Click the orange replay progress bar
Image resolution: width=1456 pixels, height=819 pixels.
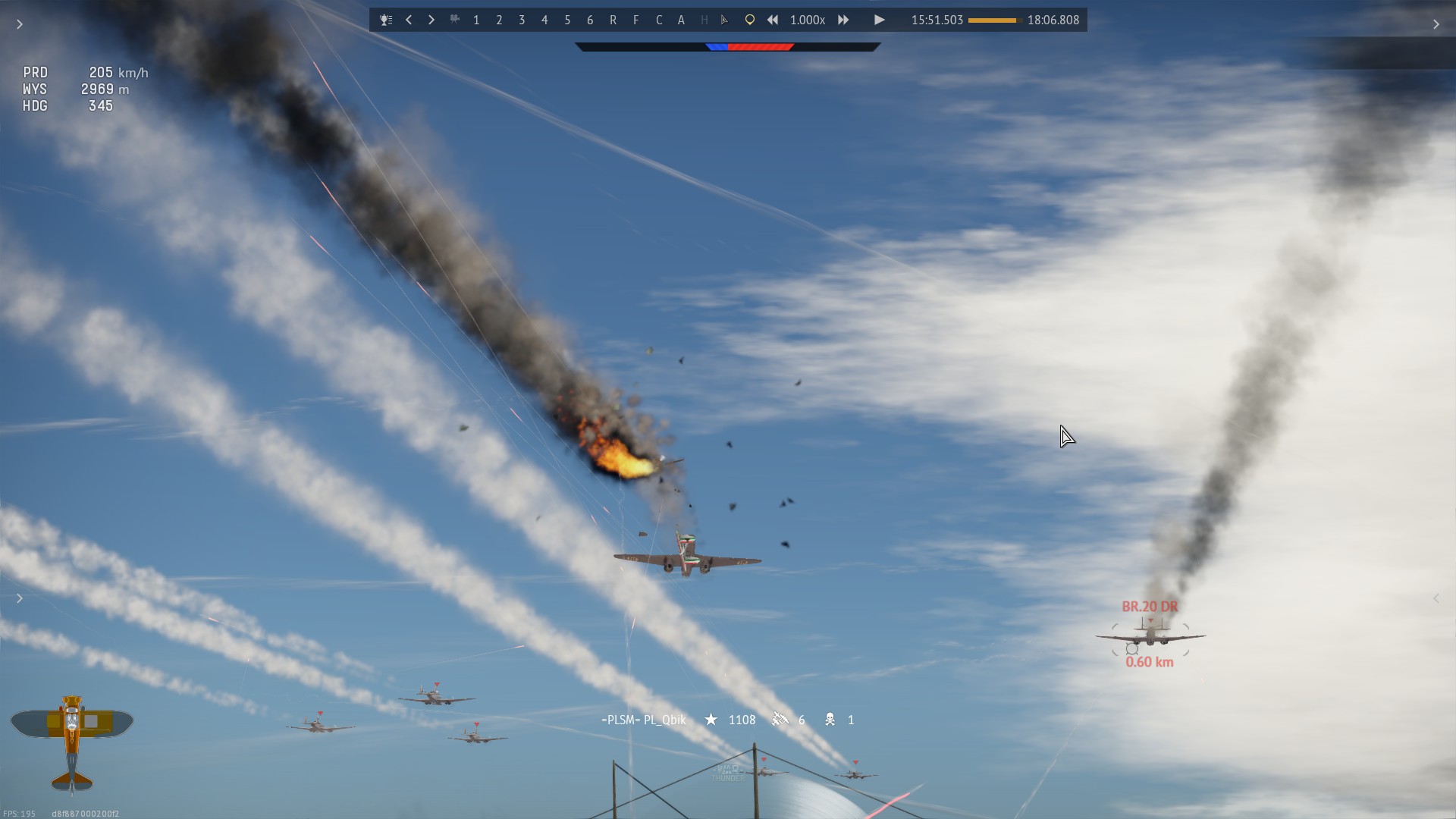994,20
